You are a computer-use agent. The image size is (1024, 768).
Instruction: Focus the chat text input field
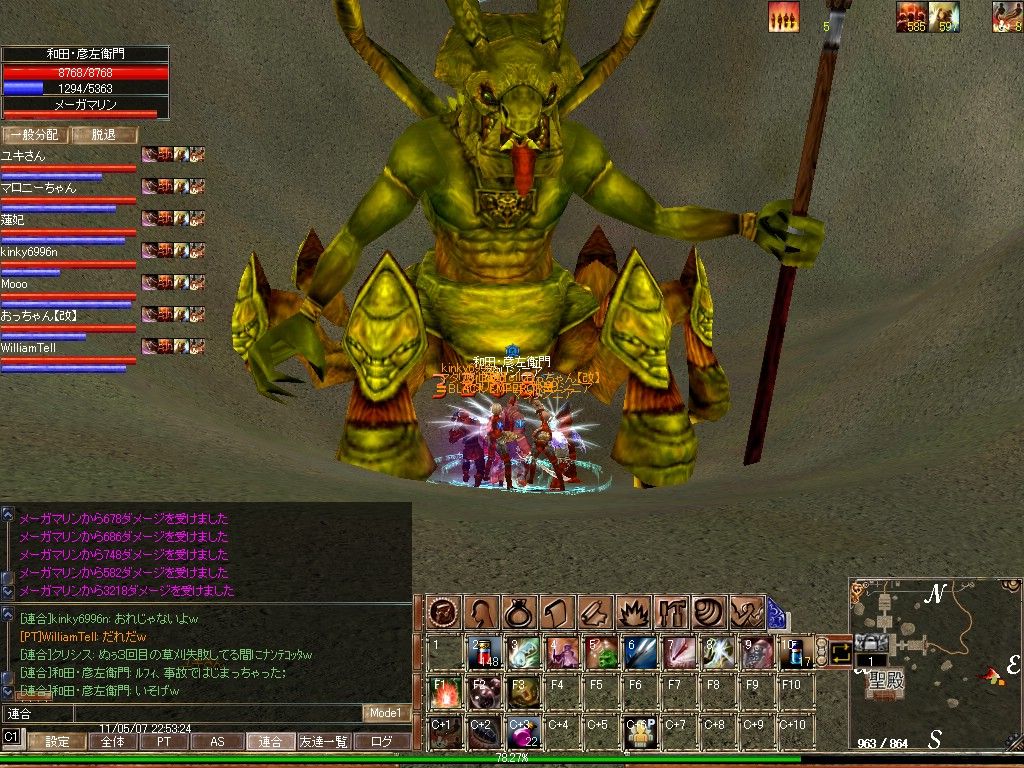[x=180, y=713]
